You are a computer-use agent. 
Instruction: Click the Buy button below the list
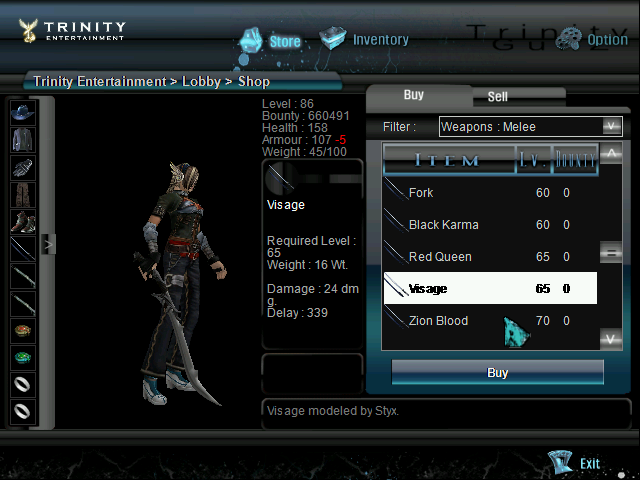[x=497, y=372]
